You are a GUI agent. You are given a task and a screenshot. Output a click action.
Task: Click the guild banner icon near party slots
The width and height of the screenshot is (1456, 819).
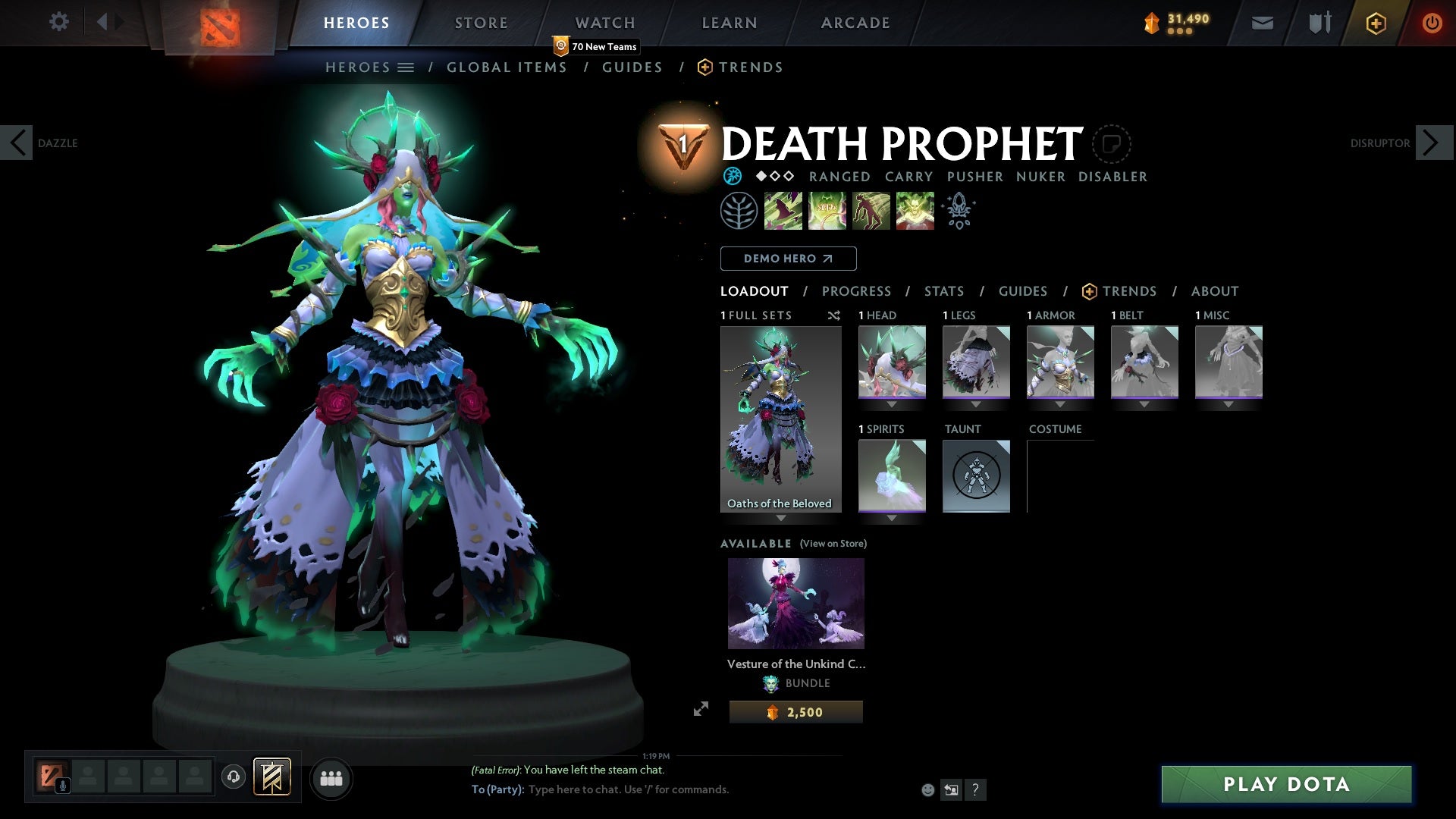(273, 778)
